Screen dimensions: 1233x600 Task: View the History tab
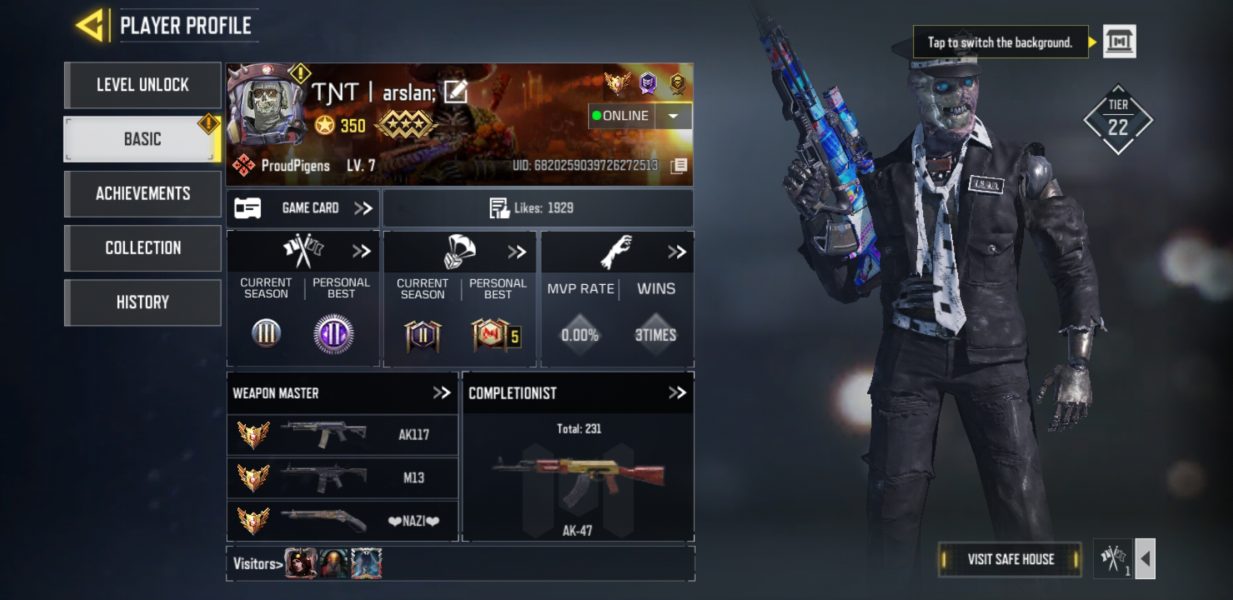142,302
